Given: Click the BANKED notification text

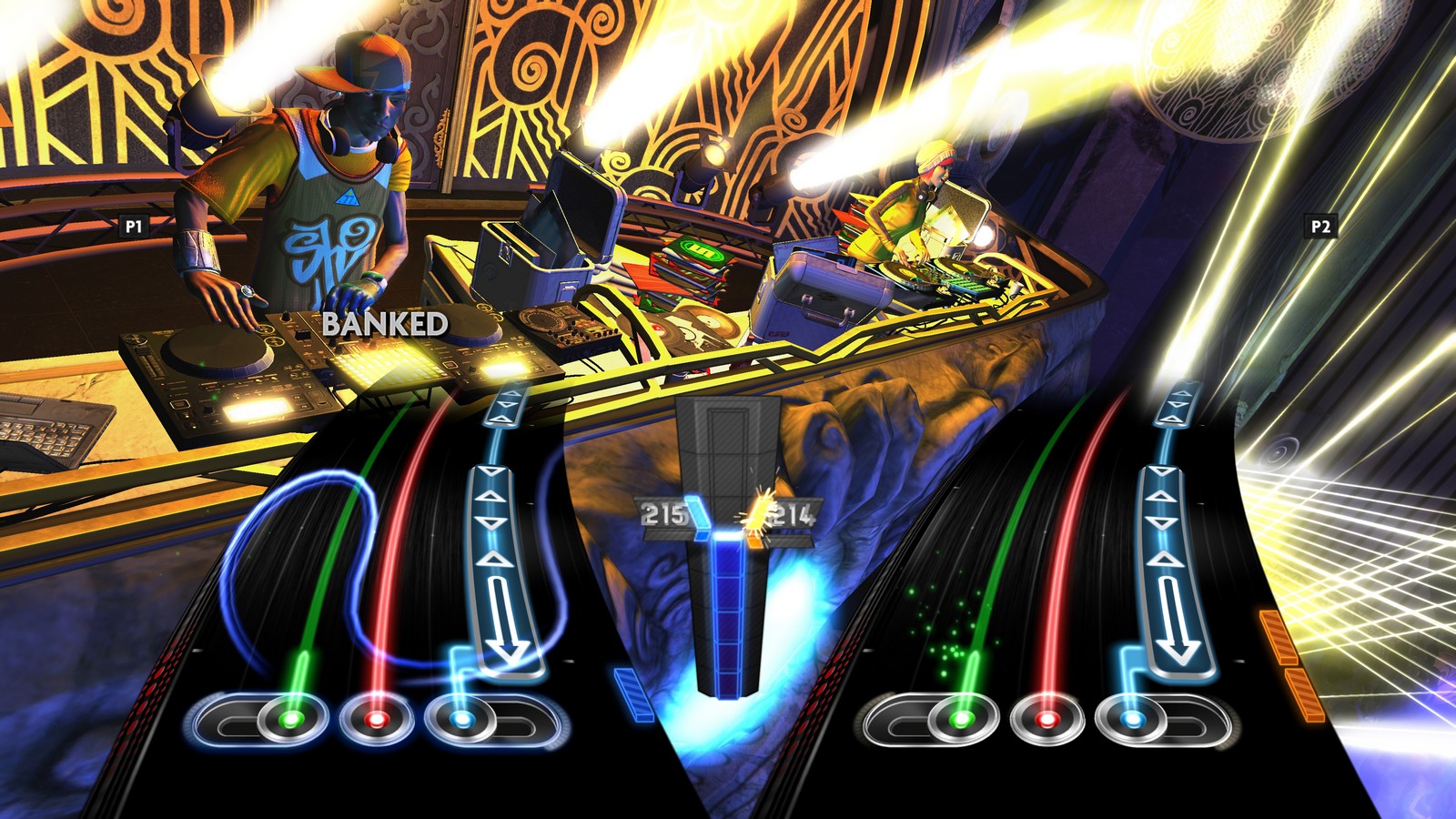Looking at the screenshot, I should [x=382, y=323].
